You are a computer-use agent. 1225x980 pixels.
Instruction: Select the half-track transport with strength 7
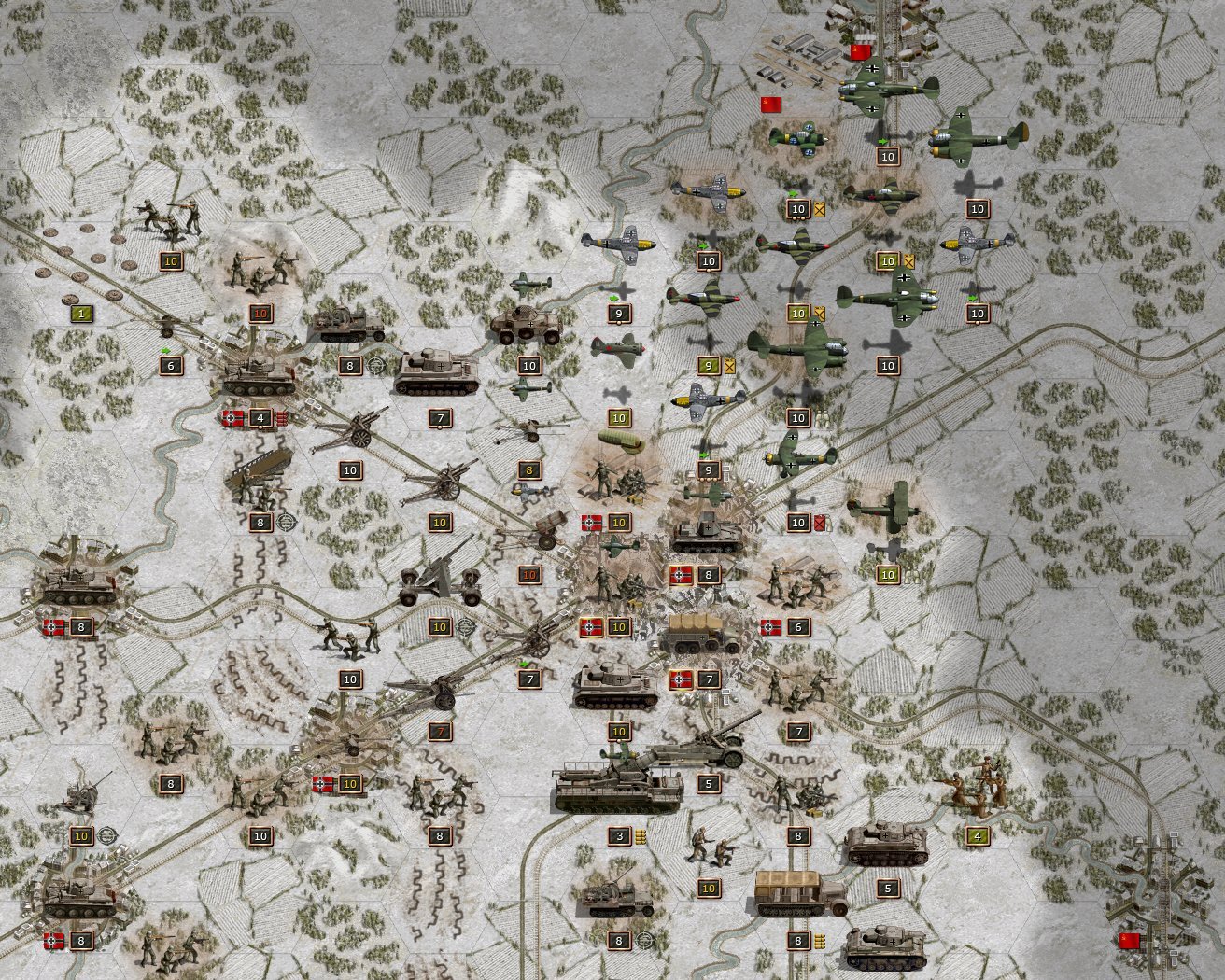tap(707, 635)
